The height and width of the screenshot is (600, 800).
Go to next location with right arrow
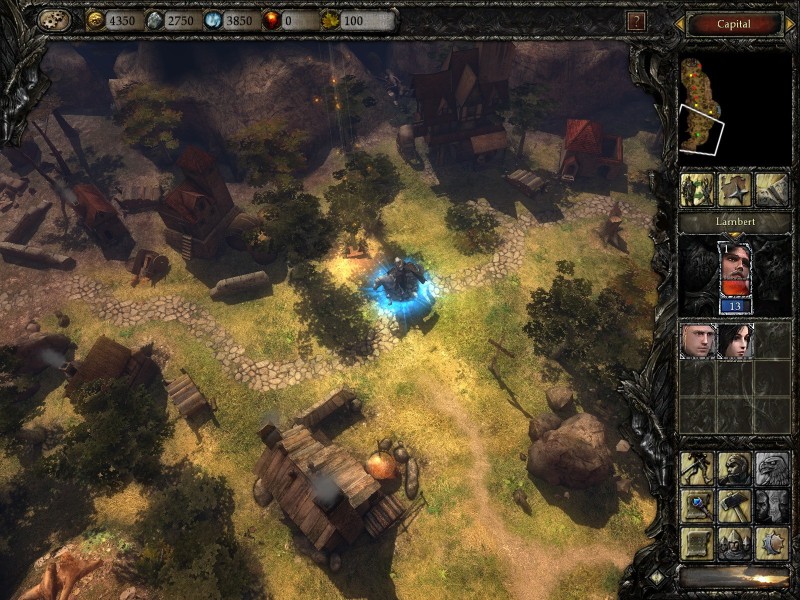point(789,23)
